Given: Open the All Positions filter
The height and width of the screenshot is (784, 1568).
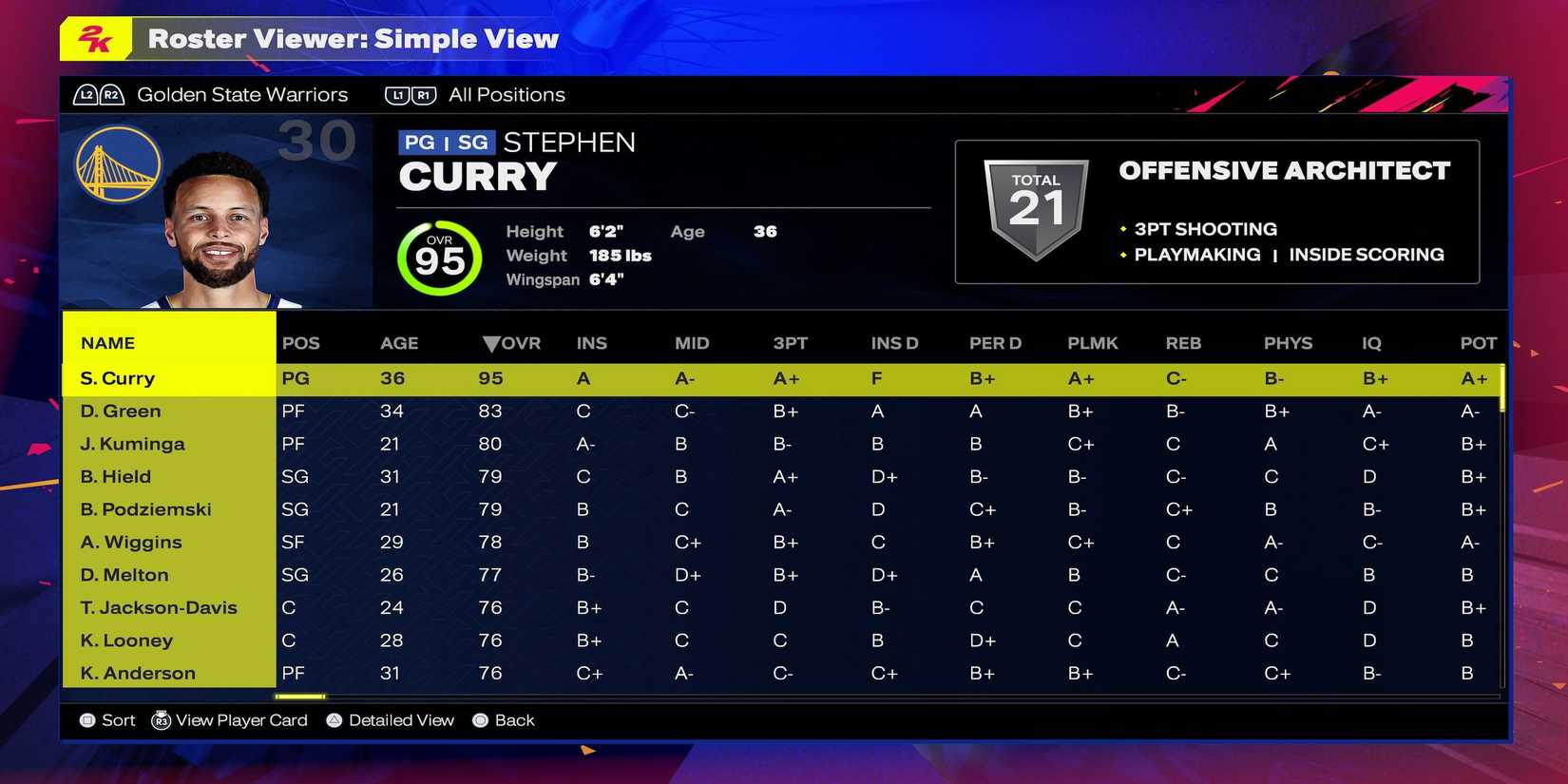Looking at the screenshot, I should pyautogui.click(x=506, y=94).
